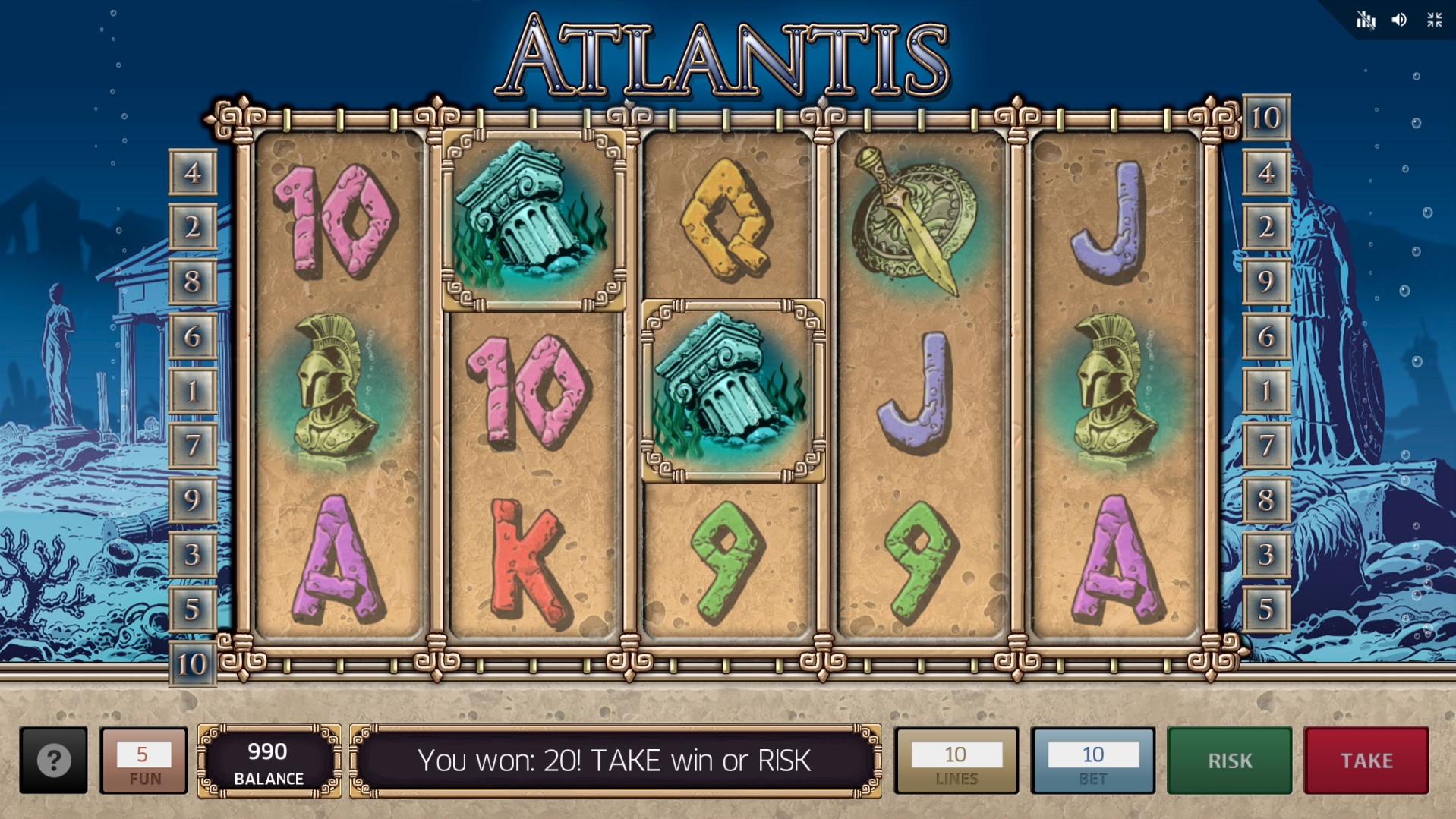
Task: Toggle the sound speaker icon
Action: point(1399,20)
